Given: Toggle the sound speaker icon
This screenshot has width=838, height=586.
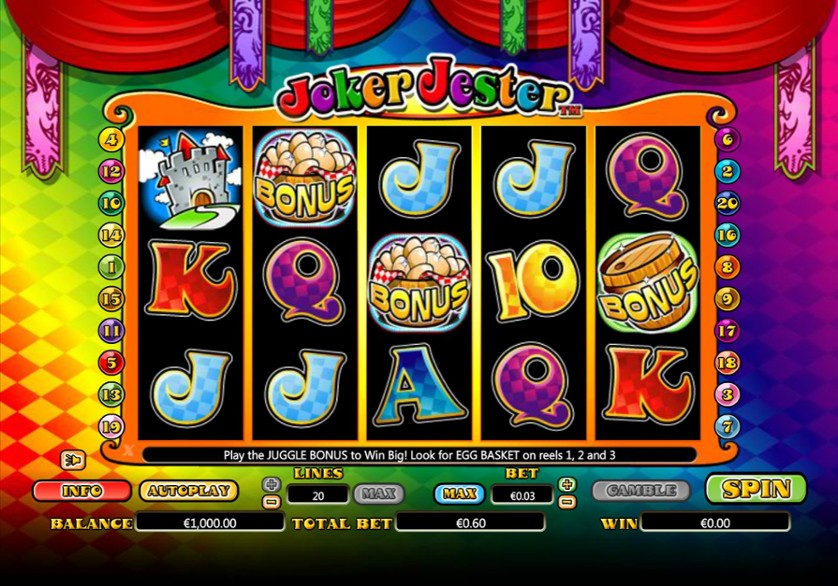Looking at the screenshot, I should [x=74, y=459].
